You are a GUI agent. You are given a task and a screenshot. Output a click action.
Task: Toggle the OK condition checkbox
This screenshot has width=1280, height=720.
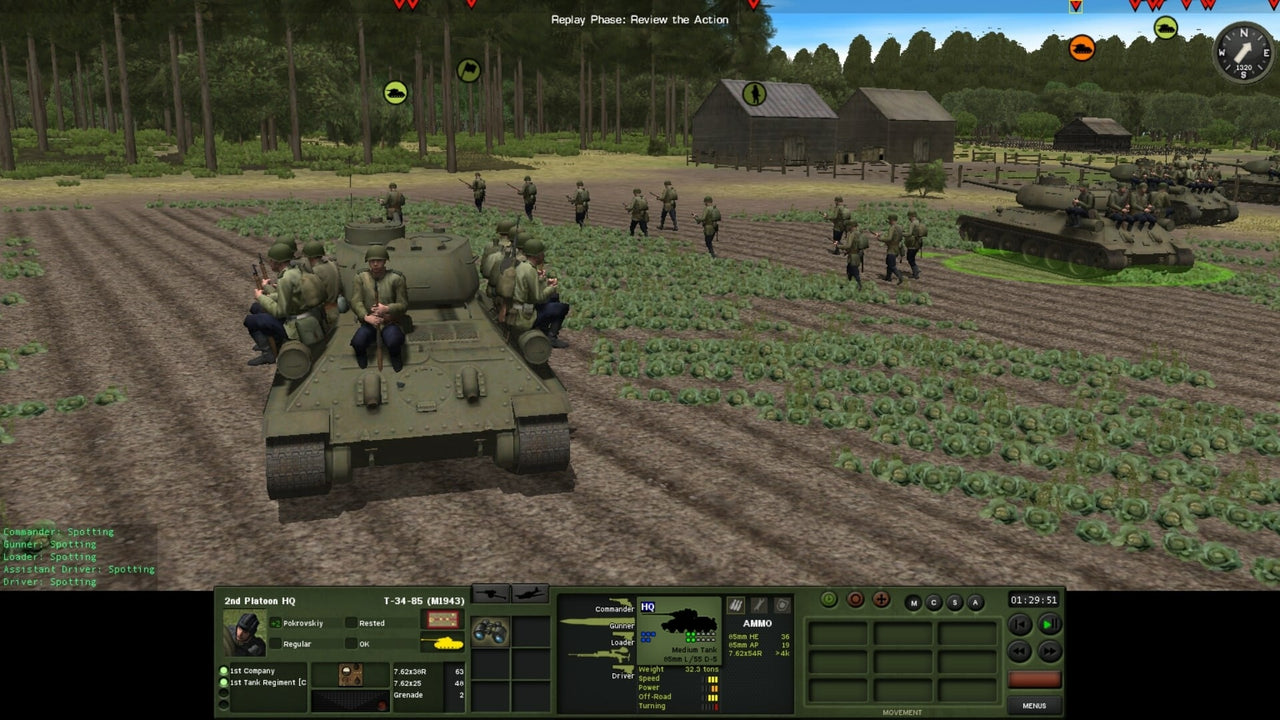coord(352,644)
